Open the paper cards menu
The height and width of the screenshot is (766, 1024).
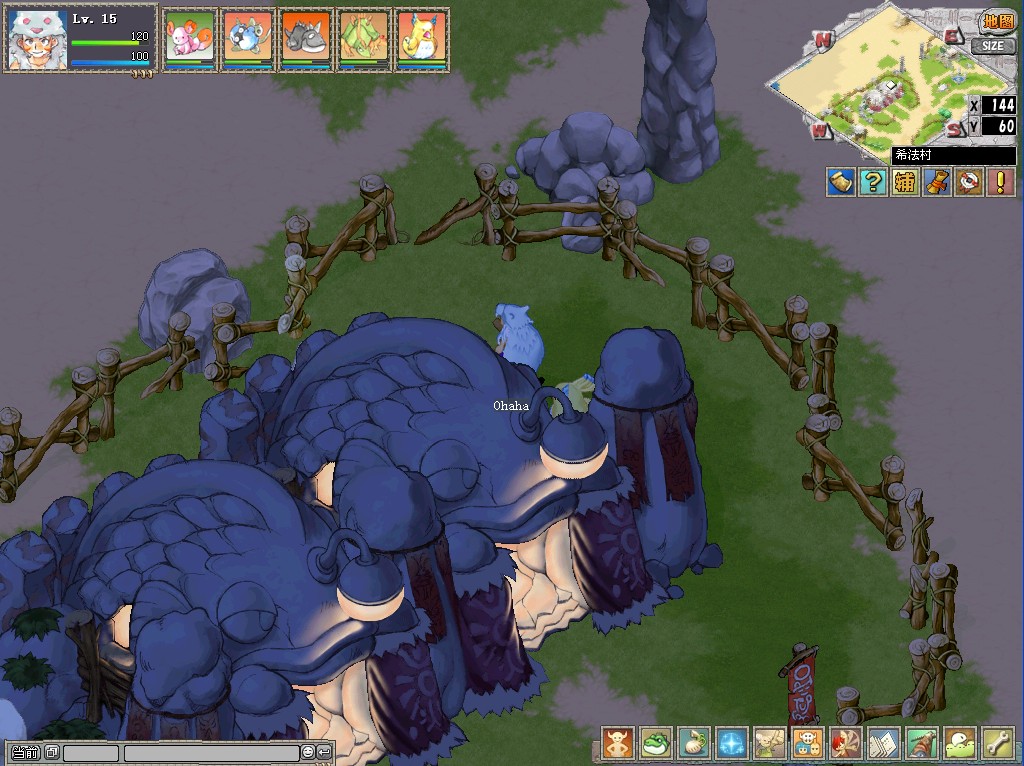coord(884,744)
